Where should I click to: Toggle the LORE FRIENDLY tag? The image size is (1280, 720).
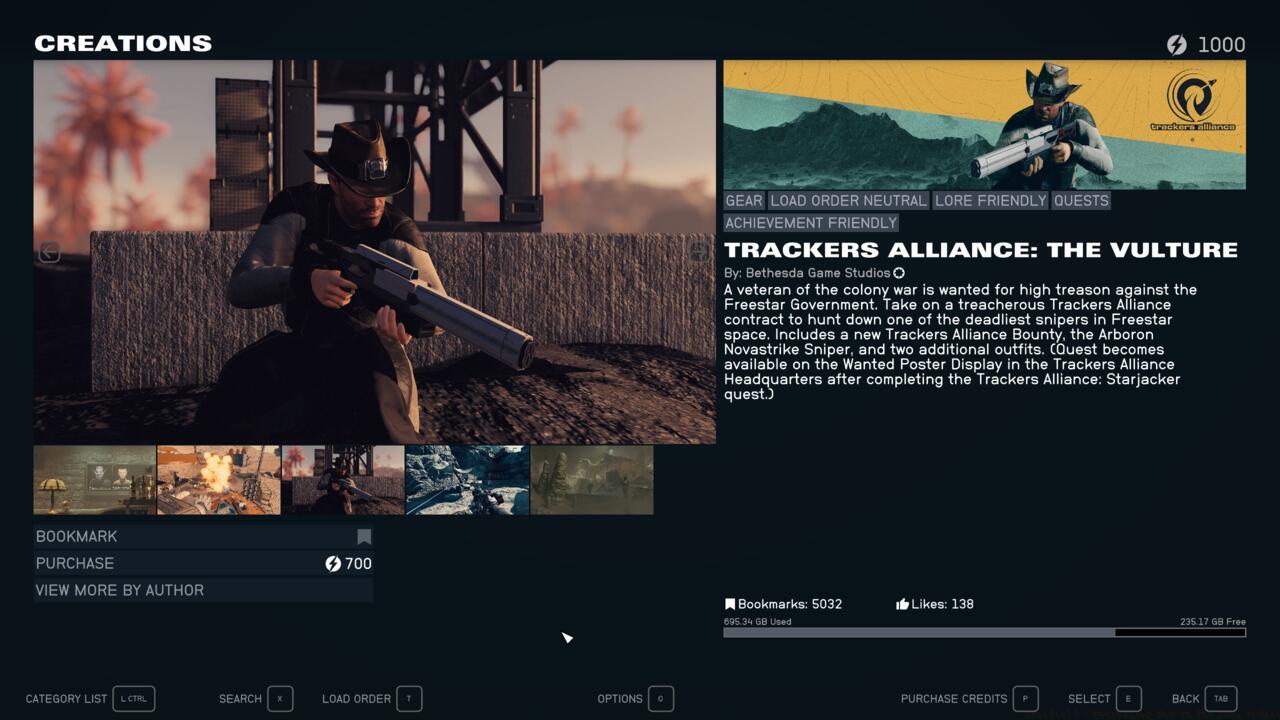coord(989,200)
